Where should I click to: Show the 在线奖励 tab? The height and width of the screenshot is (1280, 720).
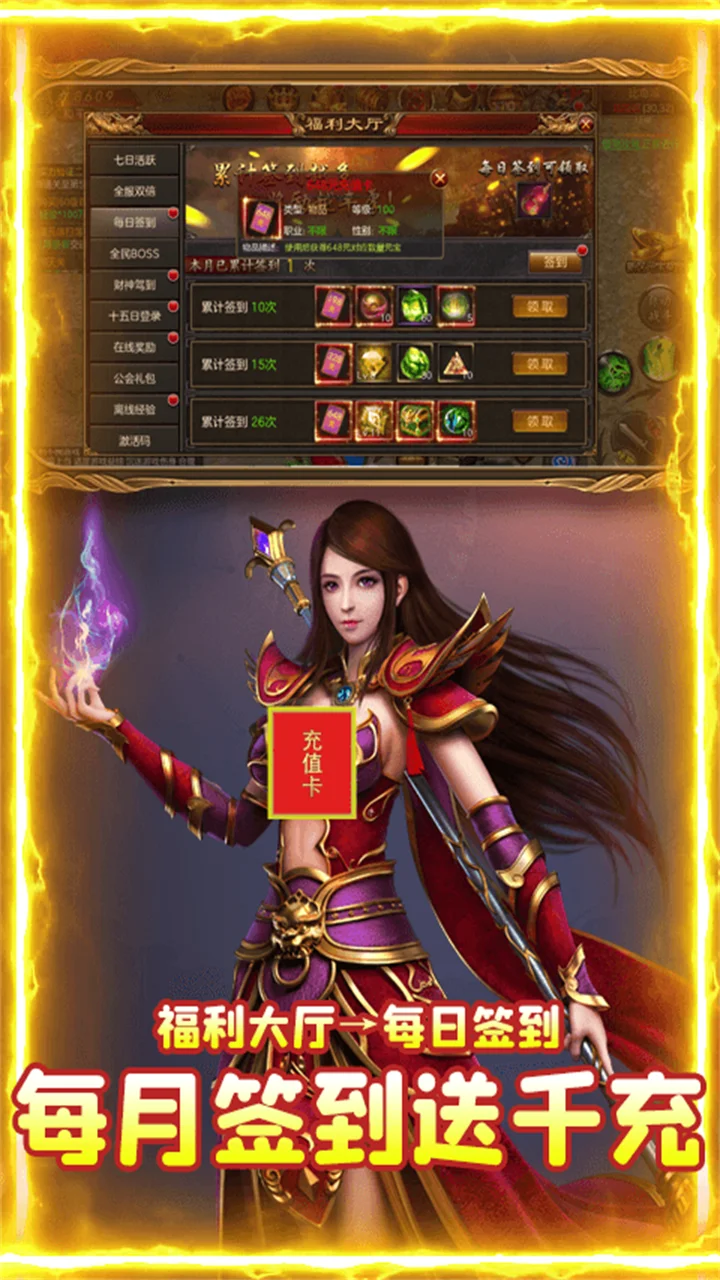pyautogui.click(x=134, y=347)
